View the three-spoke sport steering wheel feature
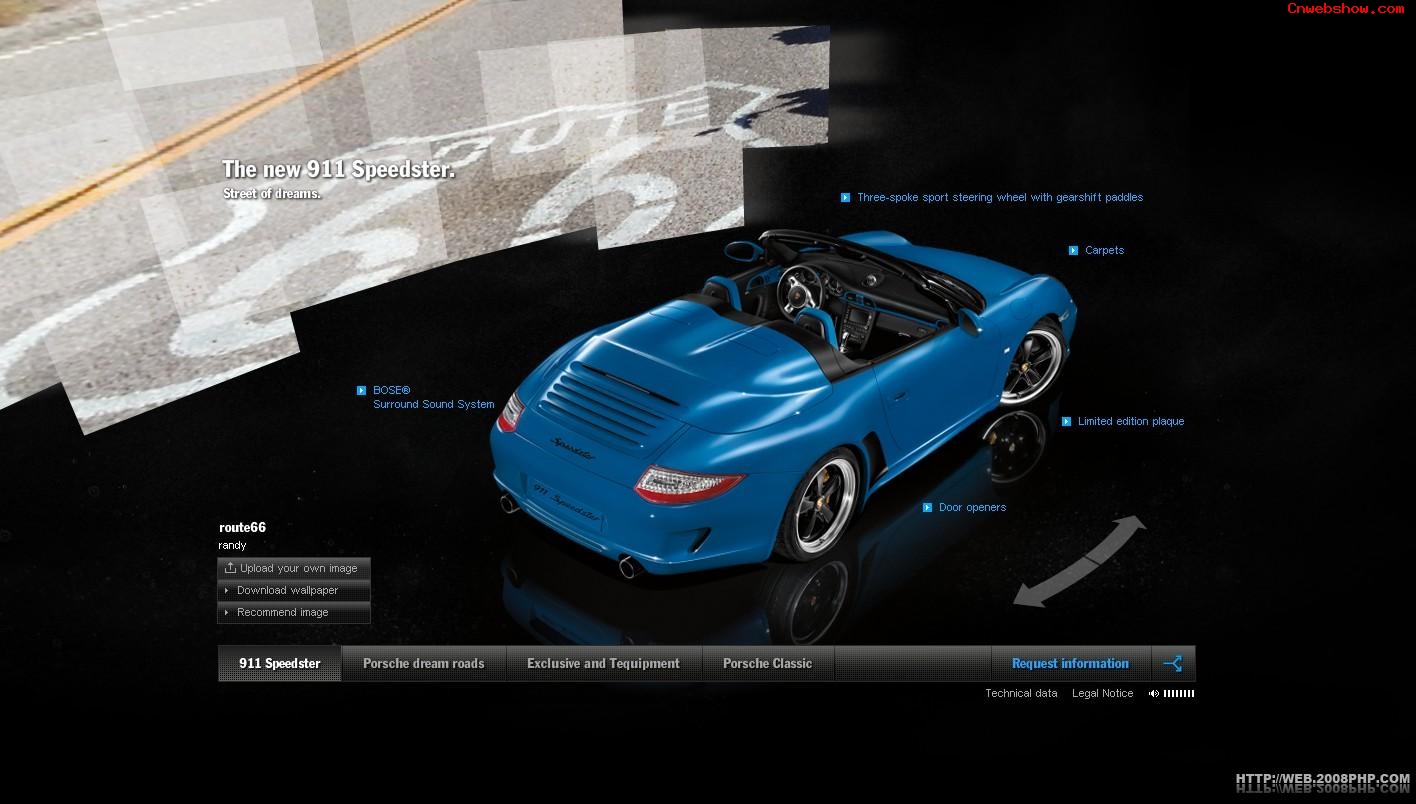This screenshot has width=1416, height=804. tap(999, 198)
